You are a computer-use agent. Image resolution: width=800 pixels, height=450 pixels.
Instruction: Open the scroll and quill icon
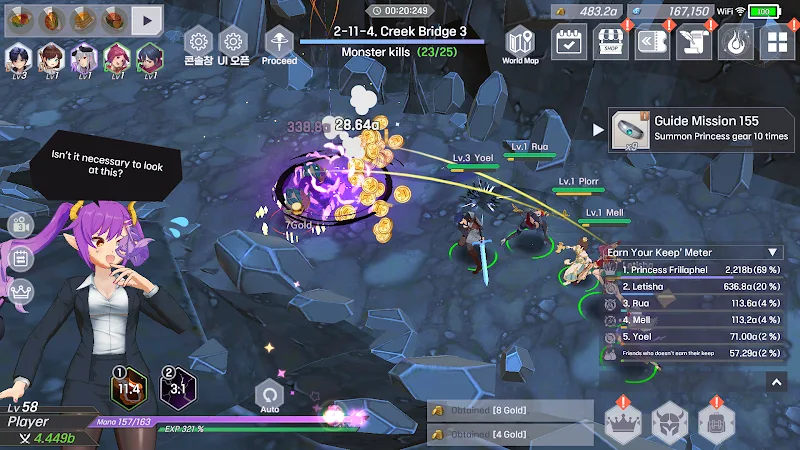(693, 42)
